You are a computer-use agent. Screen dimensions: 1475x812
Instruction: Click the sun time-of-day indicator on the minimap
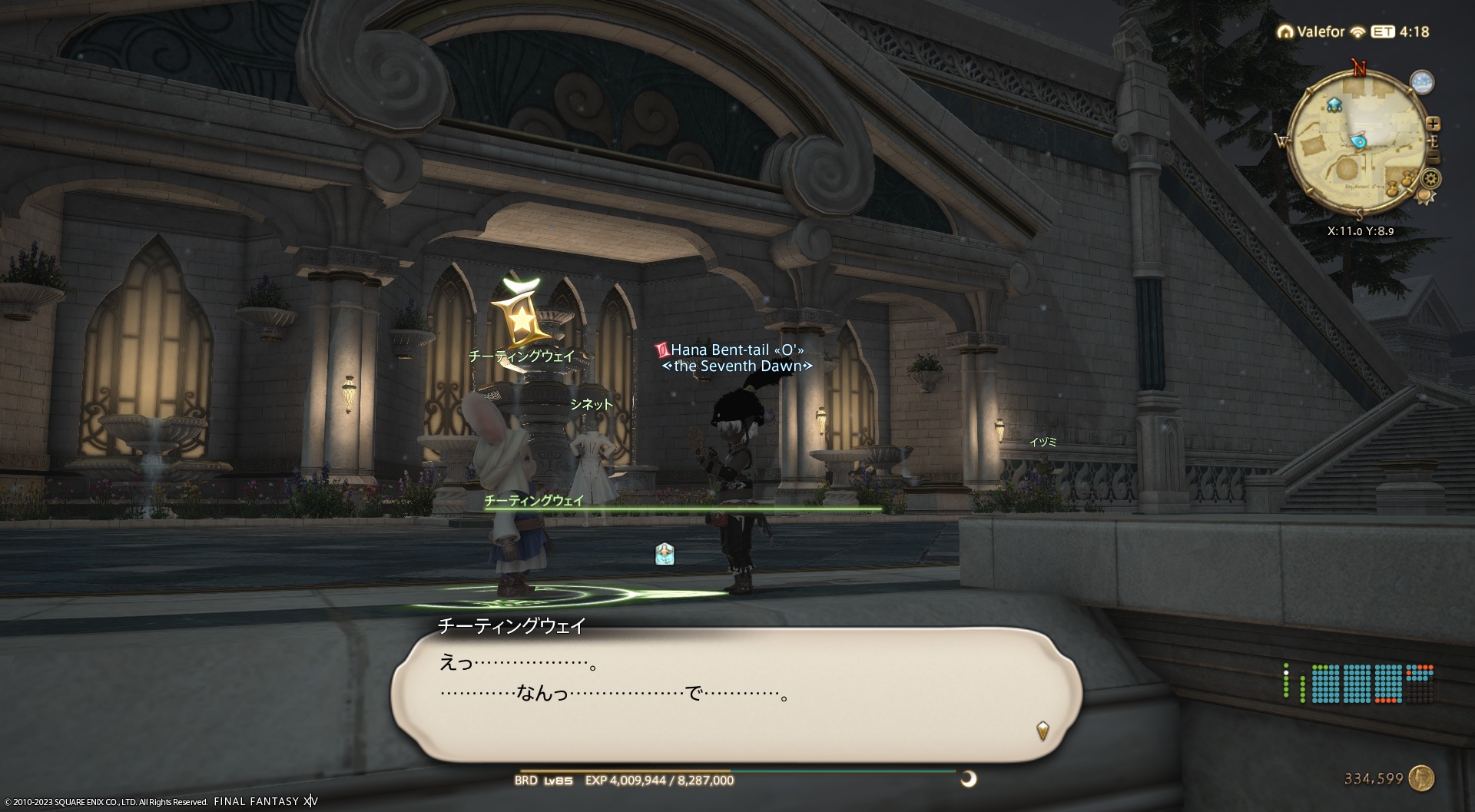[1425, 197]
